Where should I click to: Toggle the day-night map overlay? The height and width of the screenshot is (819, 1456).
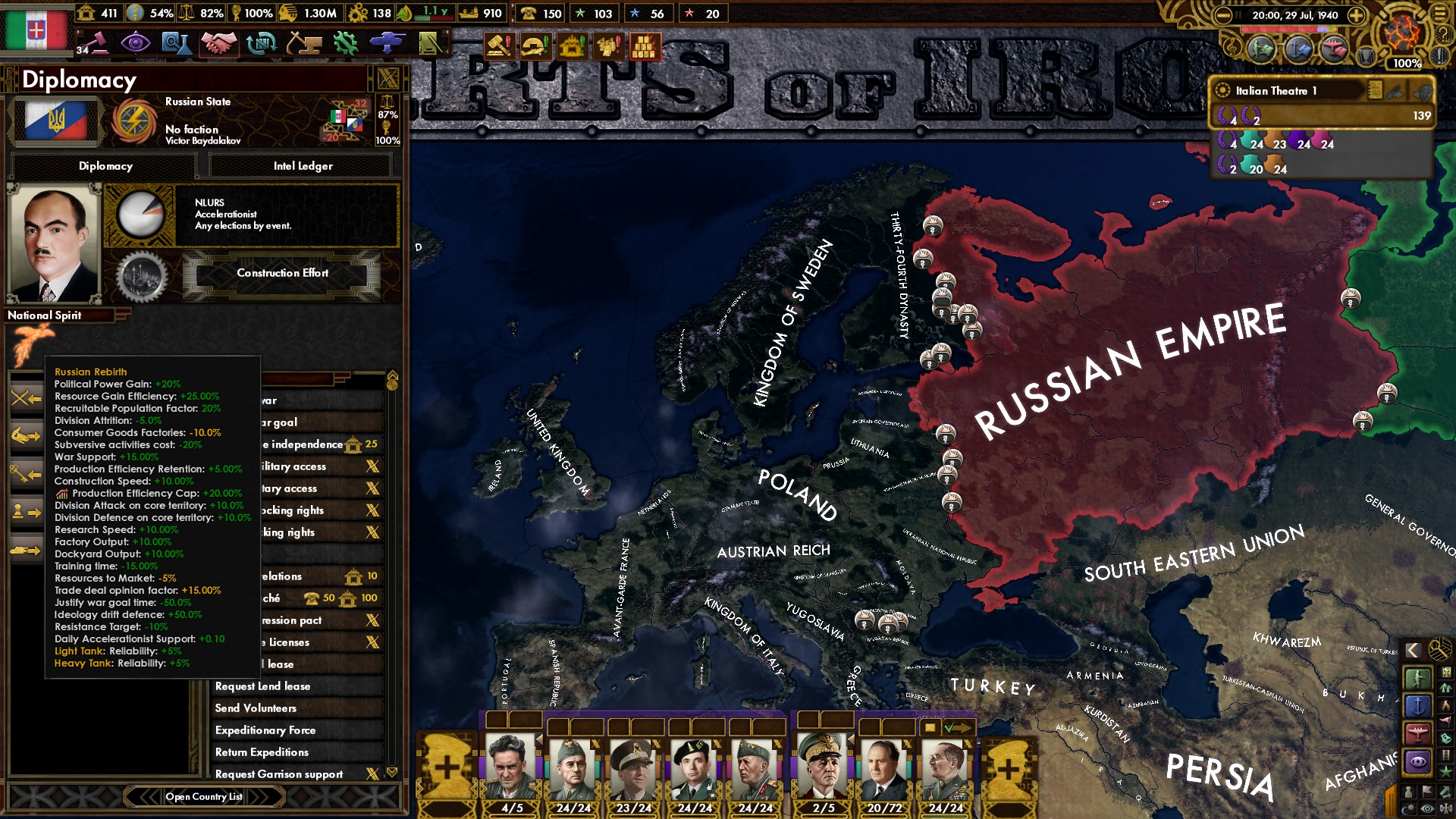click(1407, 807)
